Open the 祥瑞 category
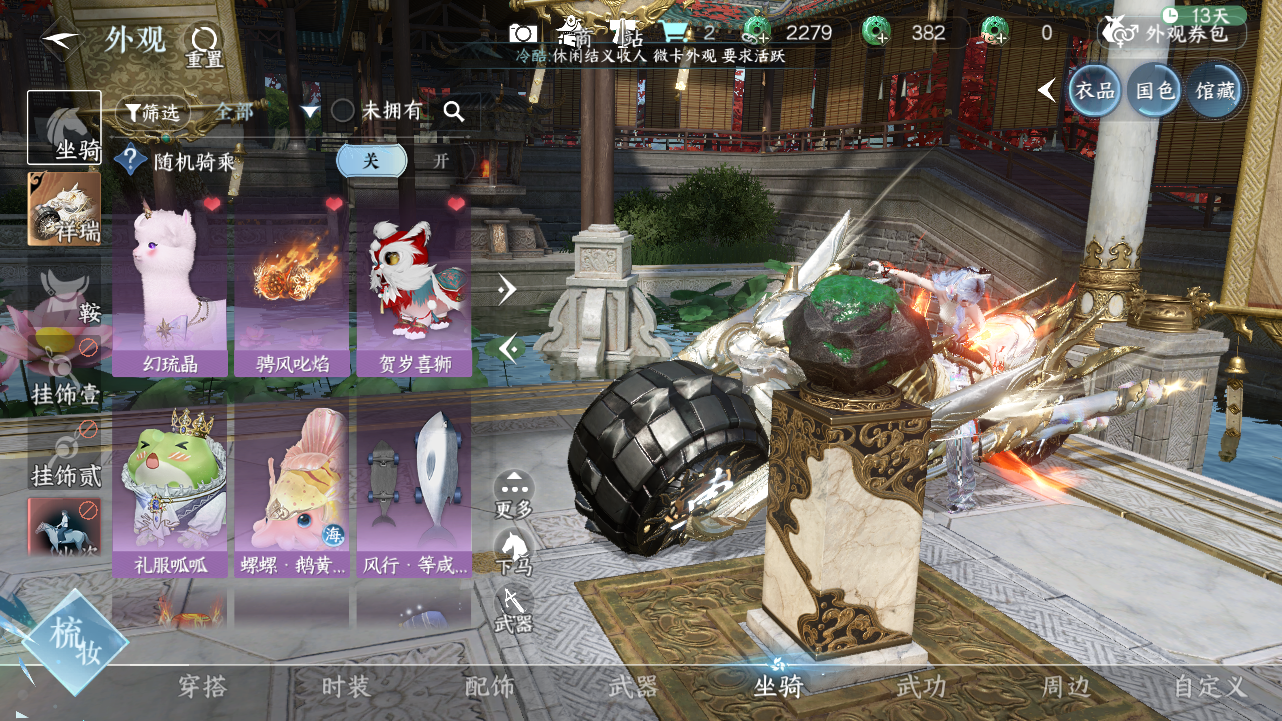 point(64,209)
